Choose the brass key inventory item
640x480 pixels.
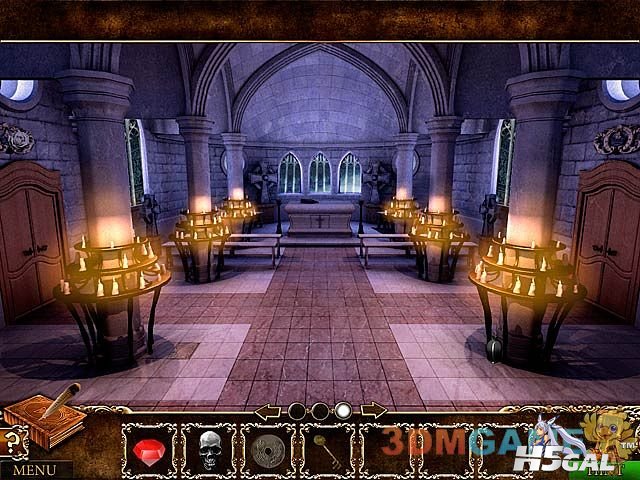tap(327, 448)
